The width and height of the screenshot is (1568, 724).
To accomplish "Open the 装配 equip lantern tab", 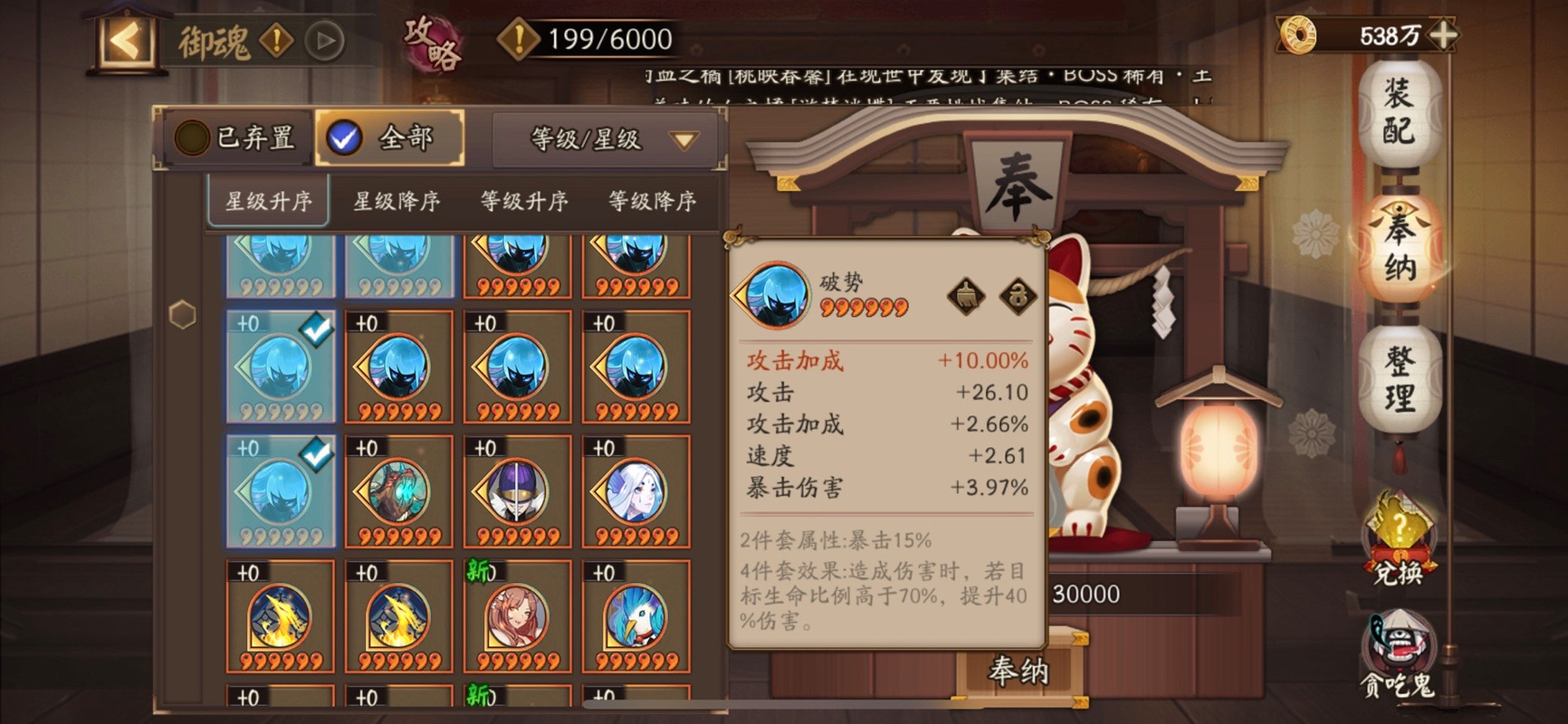I will click(x=1399, y=111).
